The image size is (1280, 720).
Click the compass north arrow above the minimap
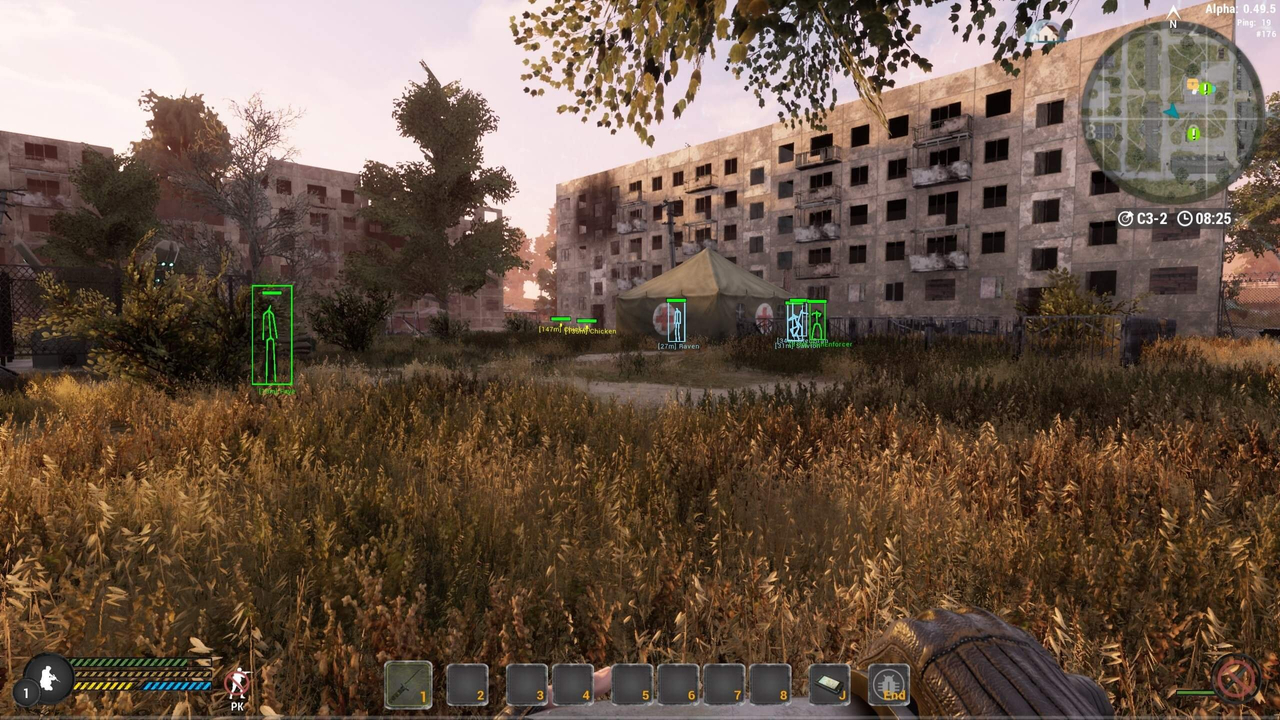[1173, 14]
